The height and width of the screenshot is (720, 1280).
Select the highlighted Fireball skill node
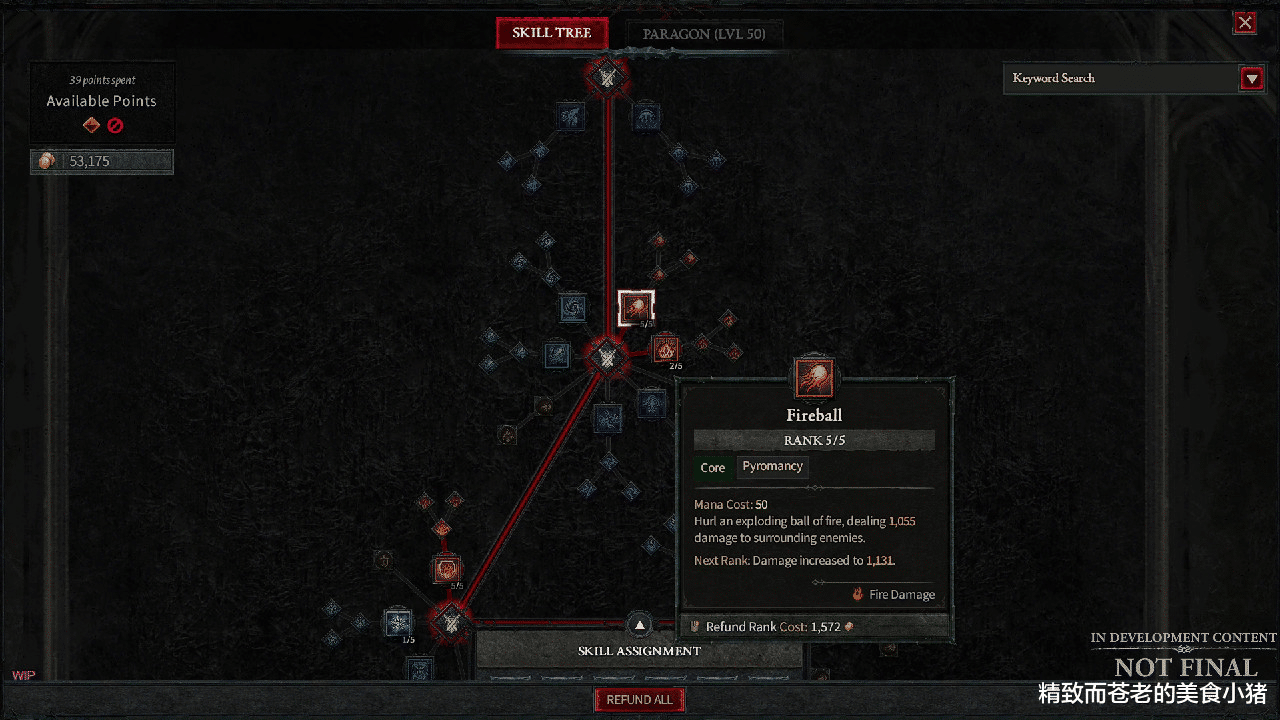636,309
